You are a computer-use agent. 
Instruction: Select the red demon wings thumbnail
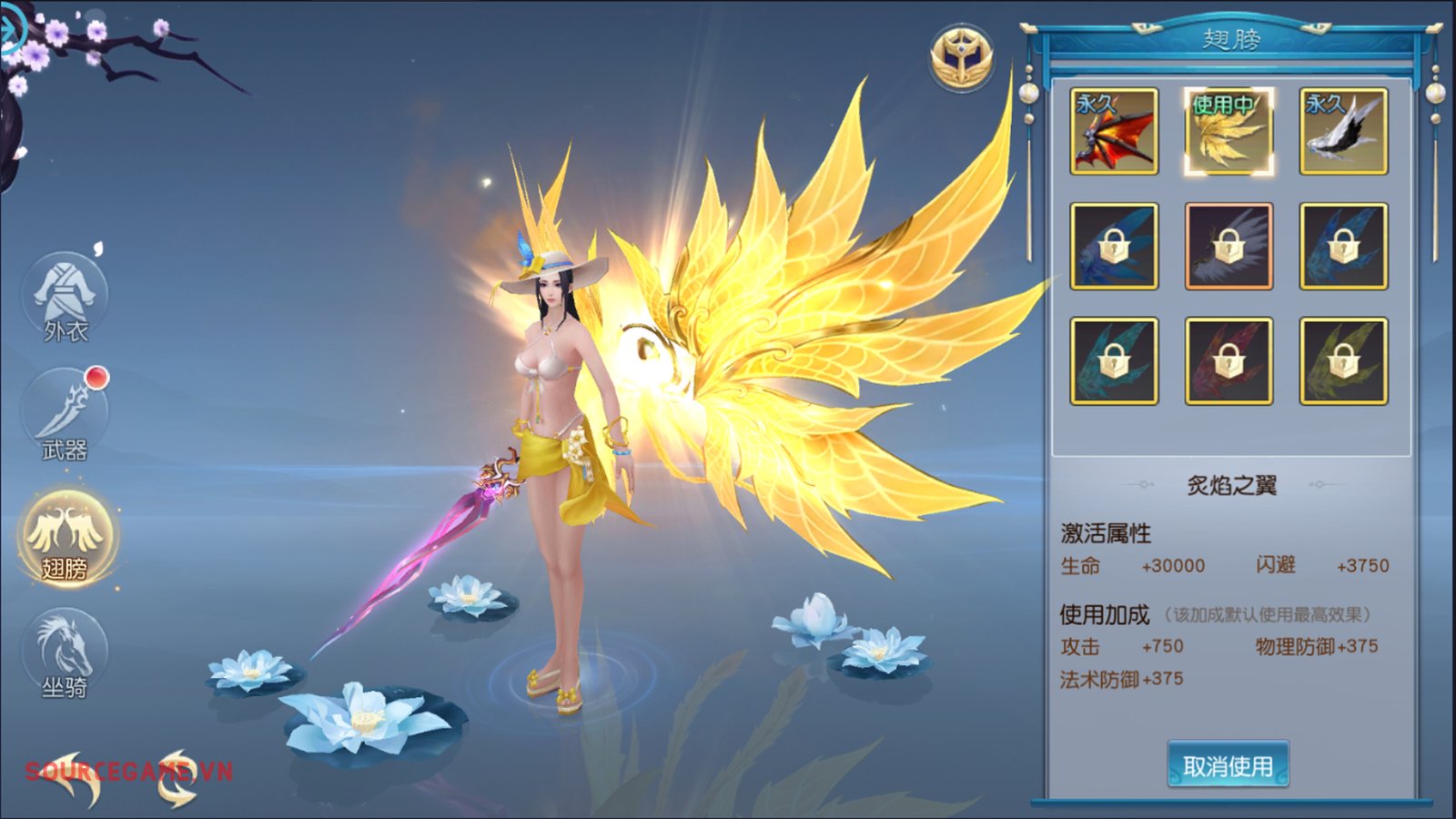click(1114, 131)
